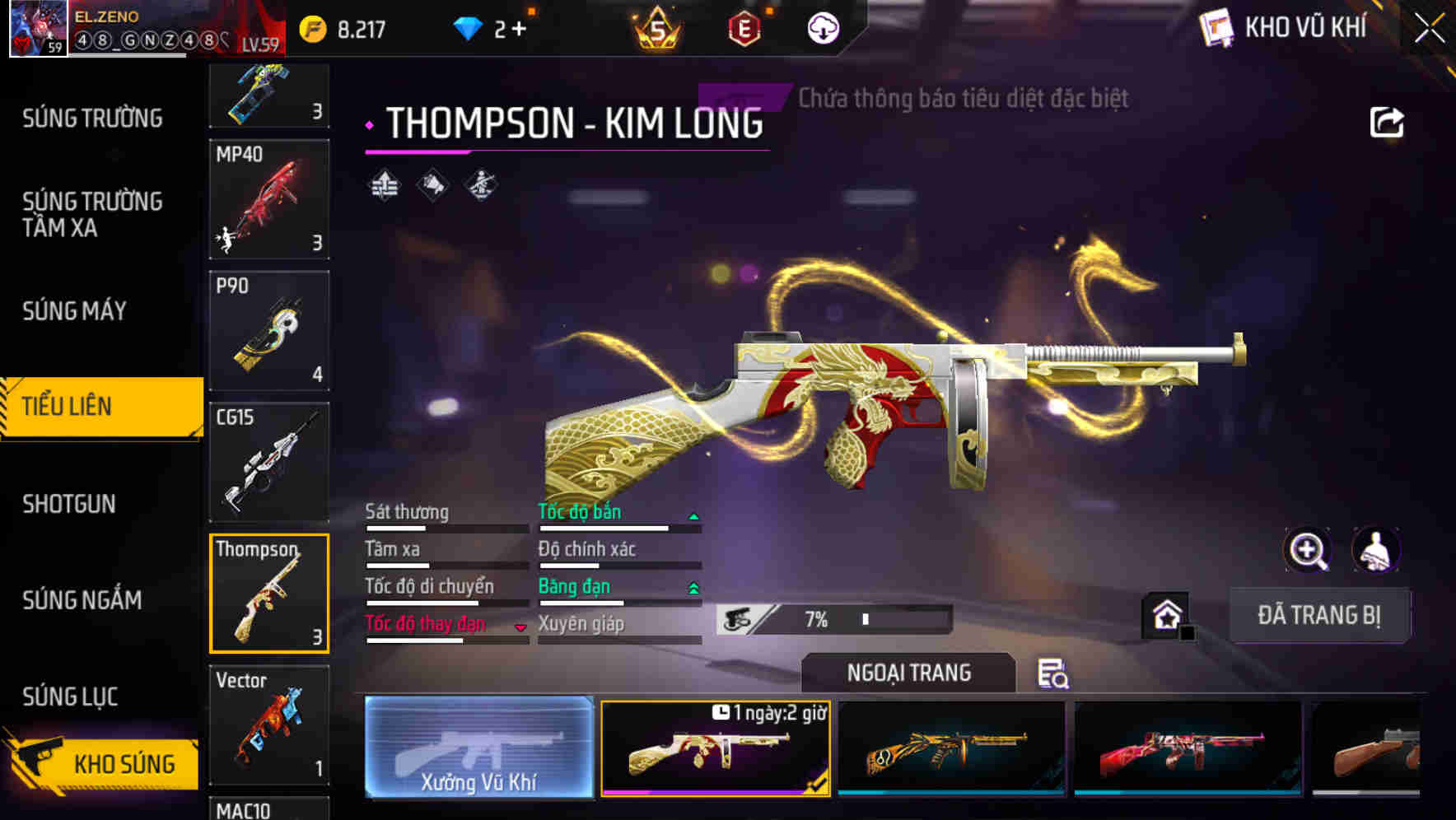Click the NGOẠI TRANG tab
The width and height of the screenshot is (1456, 820).
908,673
